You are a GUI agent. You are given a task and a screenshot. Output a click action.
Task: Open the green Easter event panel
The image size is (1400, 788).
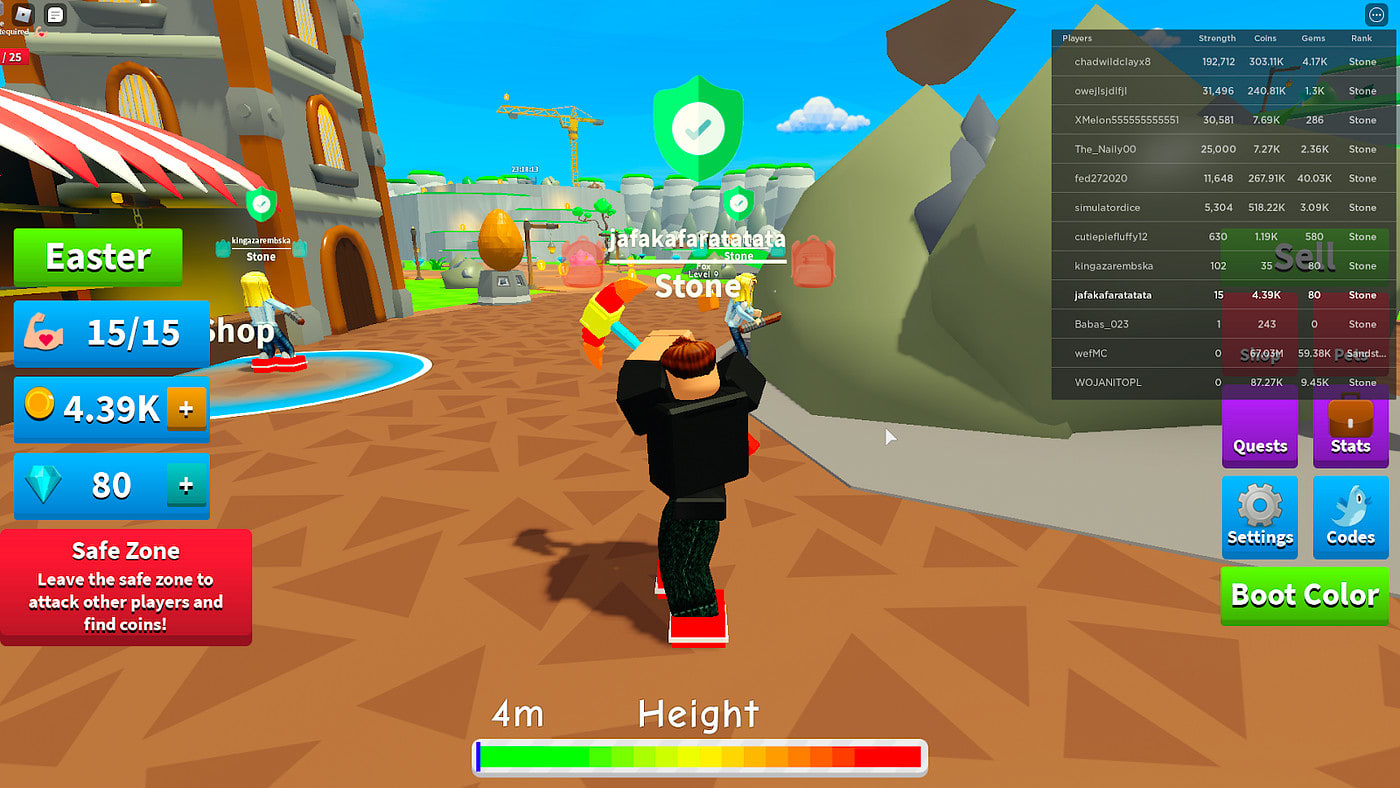[97, 257]
